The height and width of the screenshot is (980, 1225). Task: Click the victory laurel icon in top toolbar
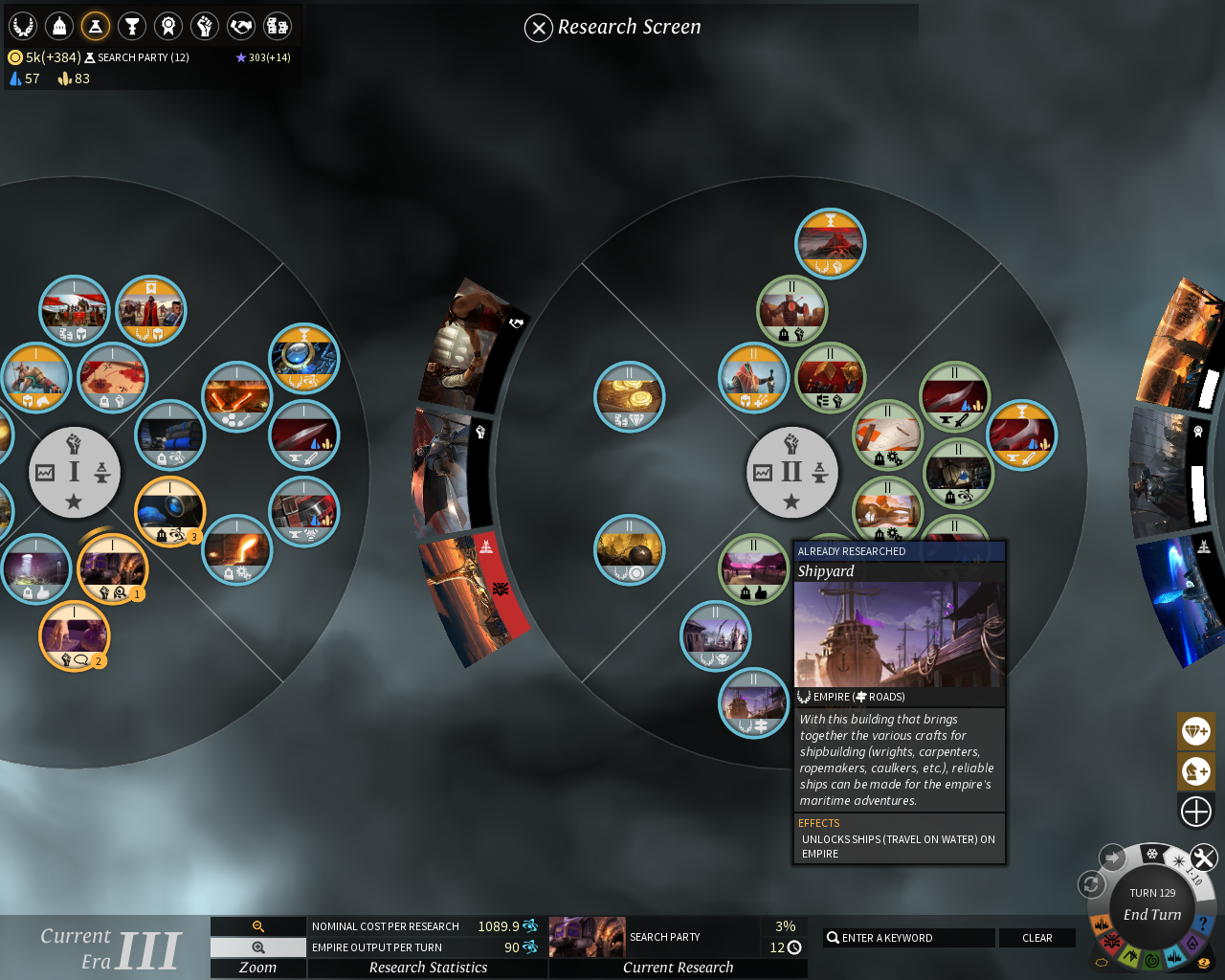coord(21,25)
